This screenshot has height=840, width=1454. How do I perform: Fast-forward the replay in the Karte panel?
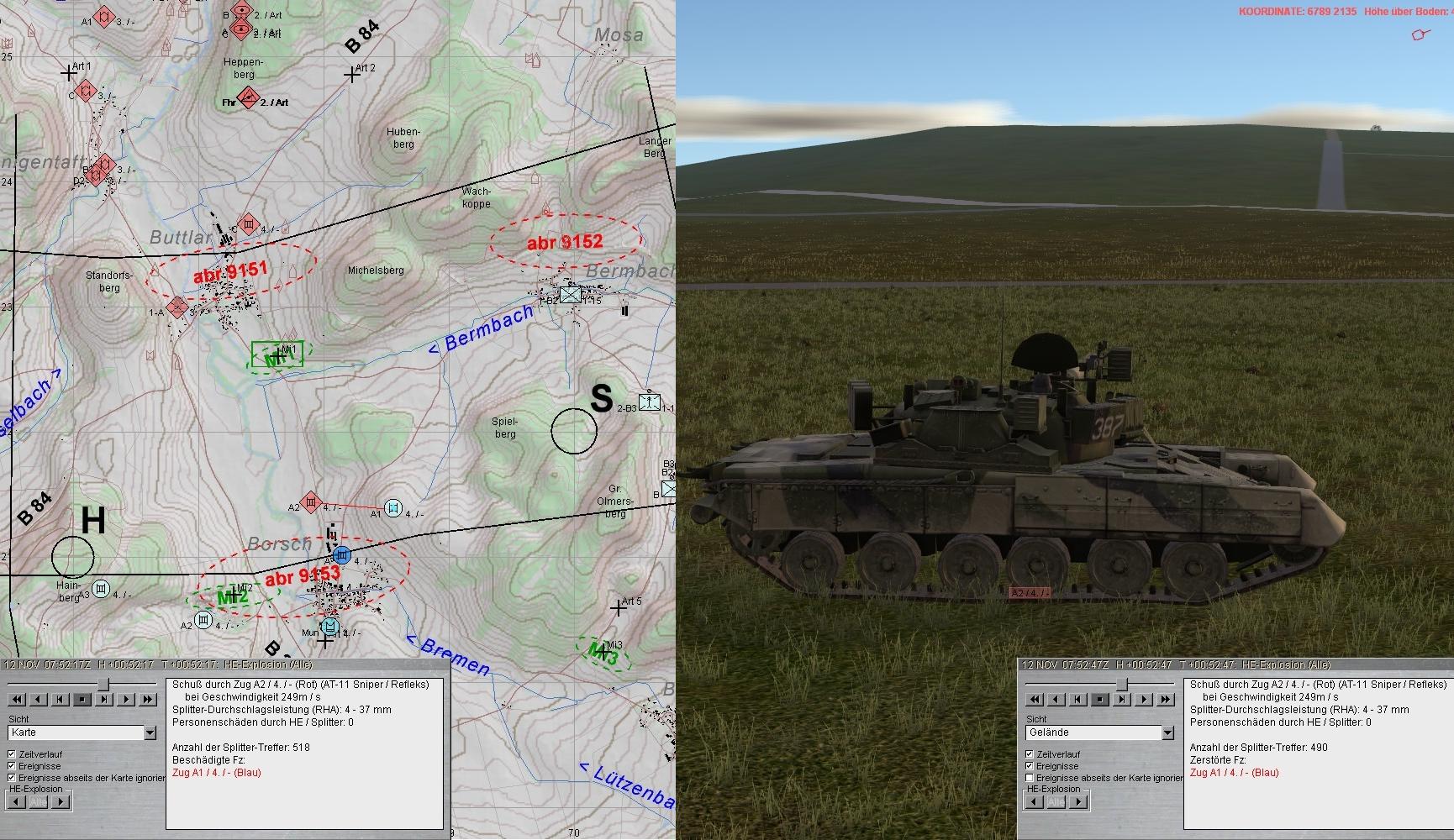tap(148, 699)
